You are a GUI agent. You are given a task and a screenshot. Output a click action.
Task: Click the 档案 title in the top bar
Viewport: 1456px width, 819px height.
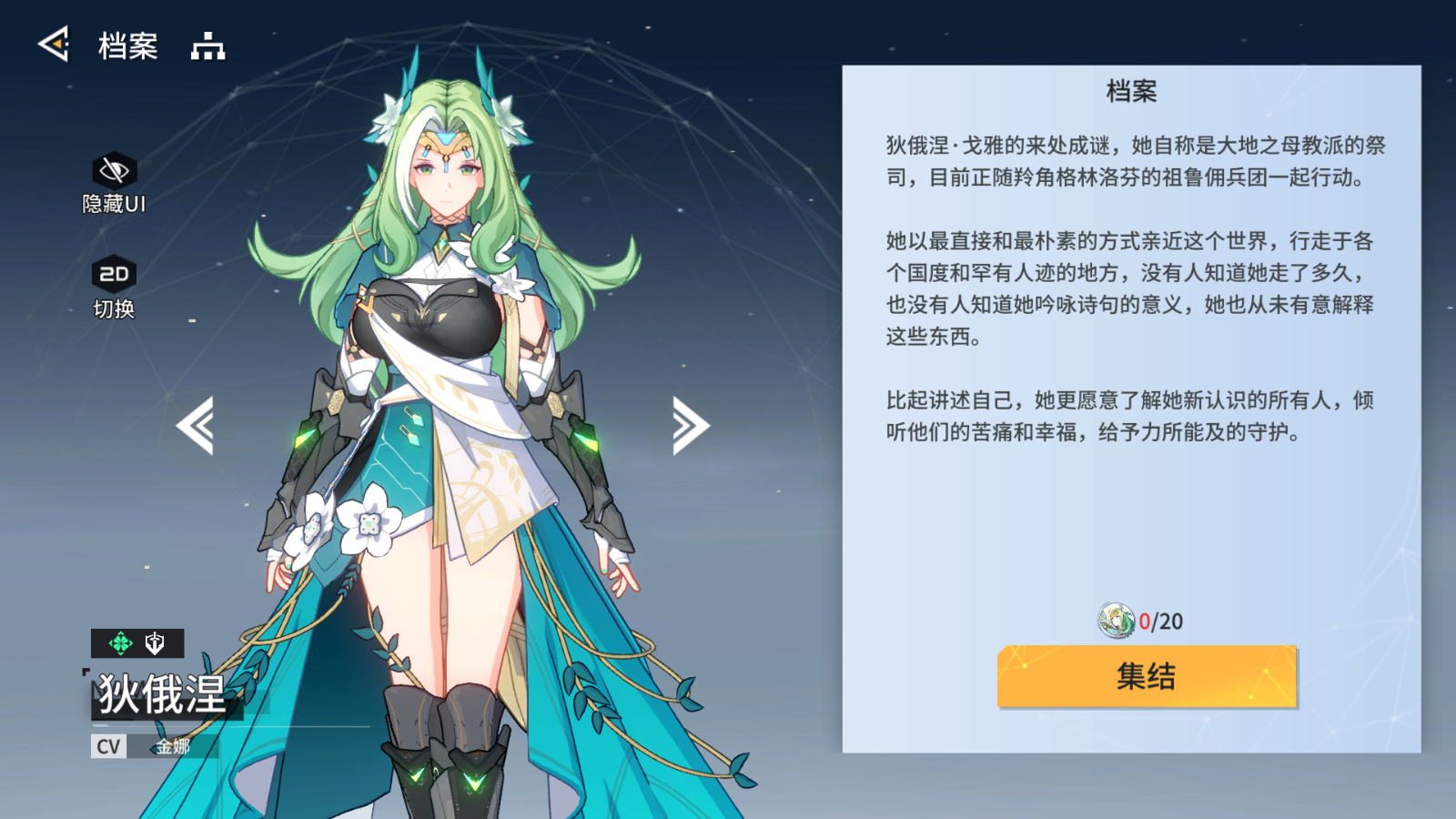[x=126, y=45]
